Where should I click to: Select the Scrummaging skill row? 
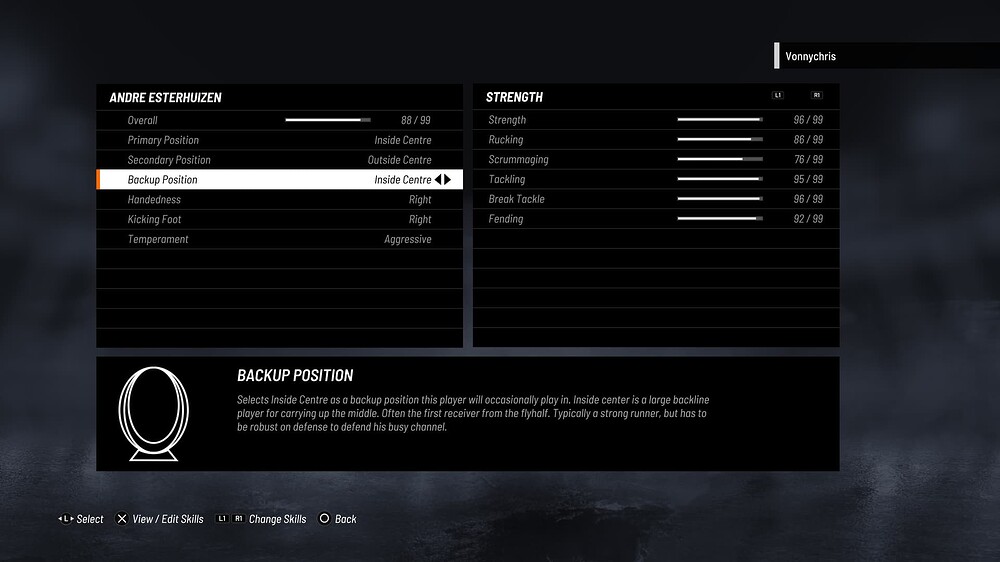pos(655,160)
